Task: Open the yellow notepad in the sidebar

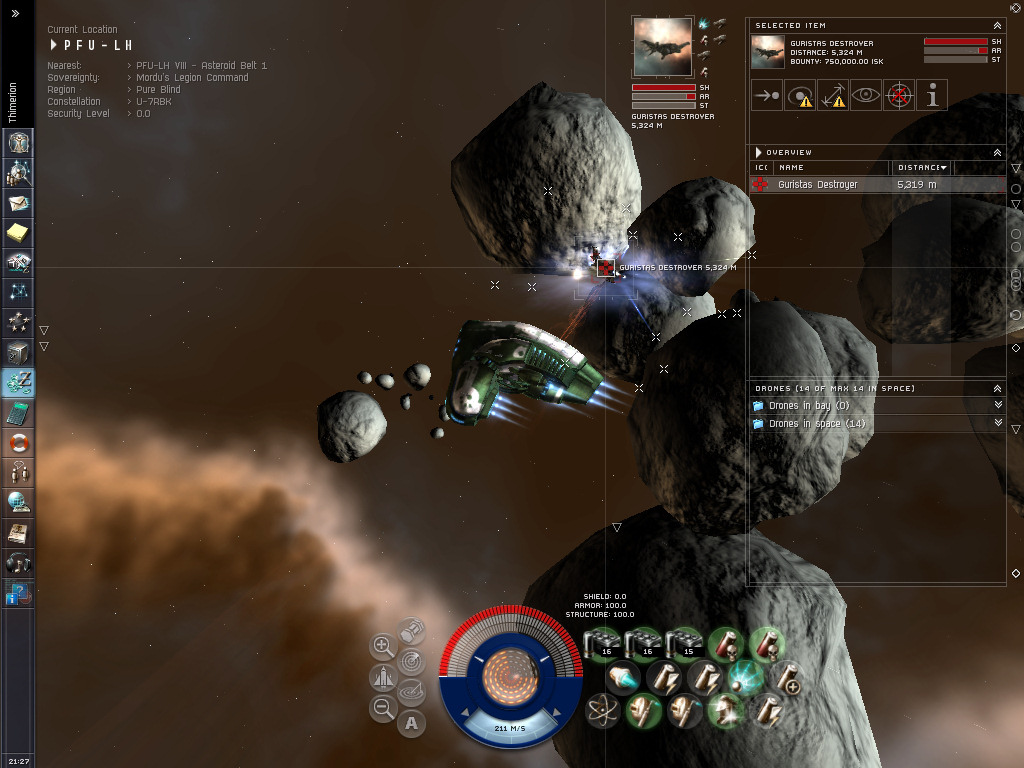Action: 18,233
